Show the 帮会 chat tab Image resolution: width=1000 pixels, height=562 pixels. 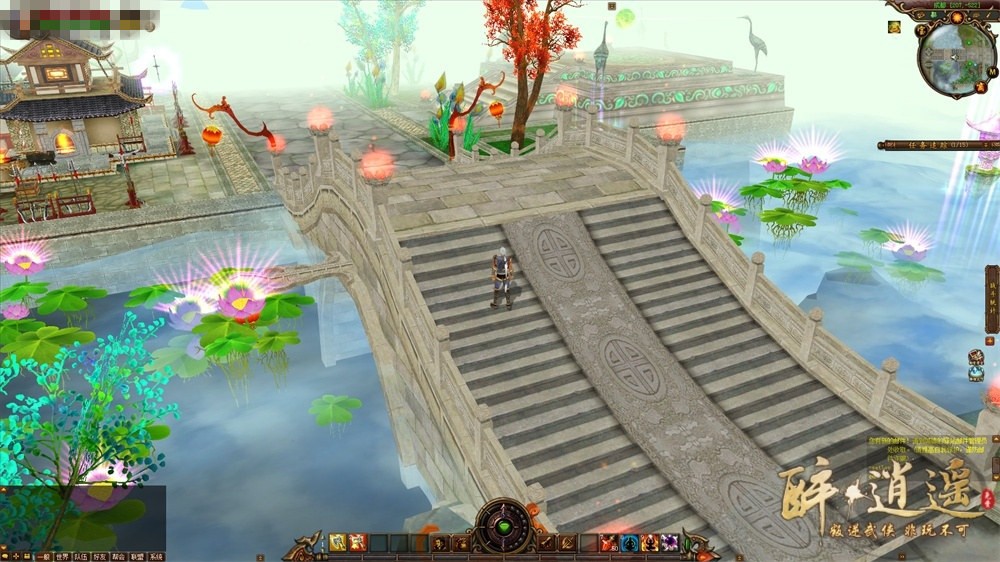coord(118,556)
